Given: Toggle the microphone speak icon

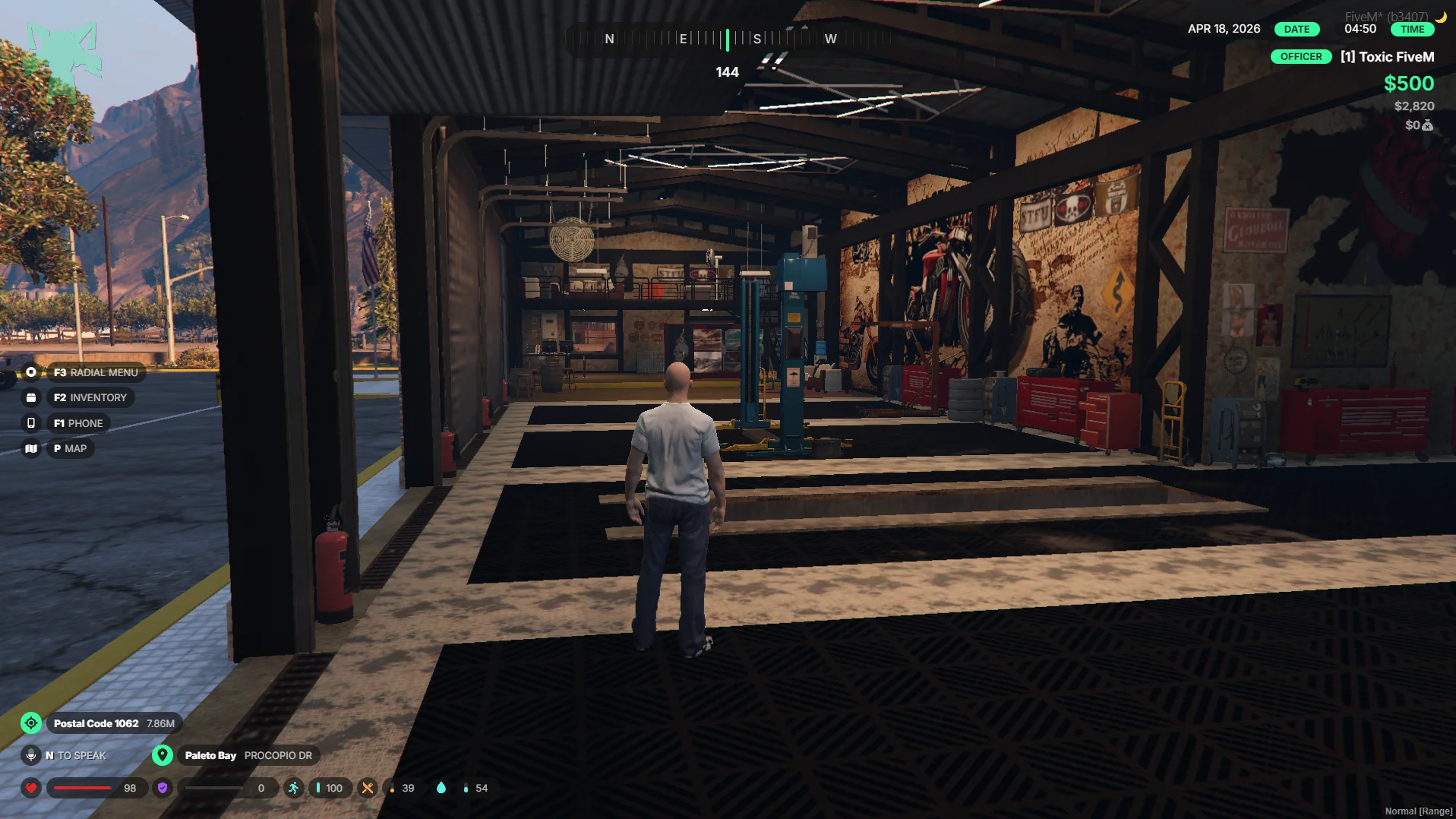Looking at the screenshot, I should (31, 755).
